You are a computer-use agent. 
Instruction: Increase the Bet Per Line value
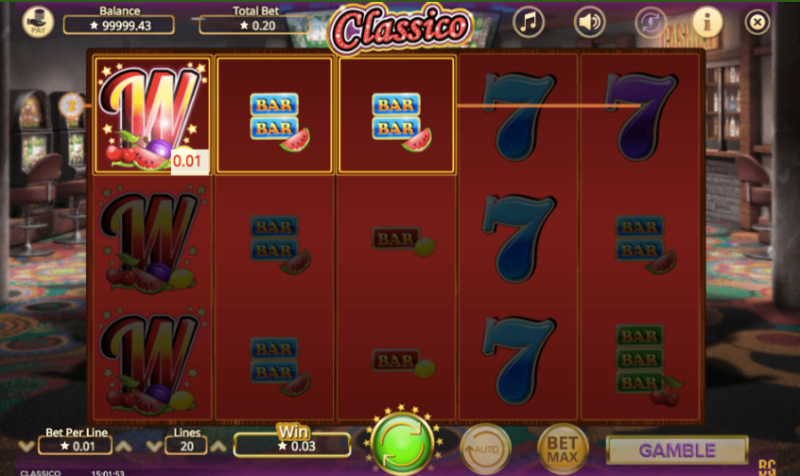(124, 446)
